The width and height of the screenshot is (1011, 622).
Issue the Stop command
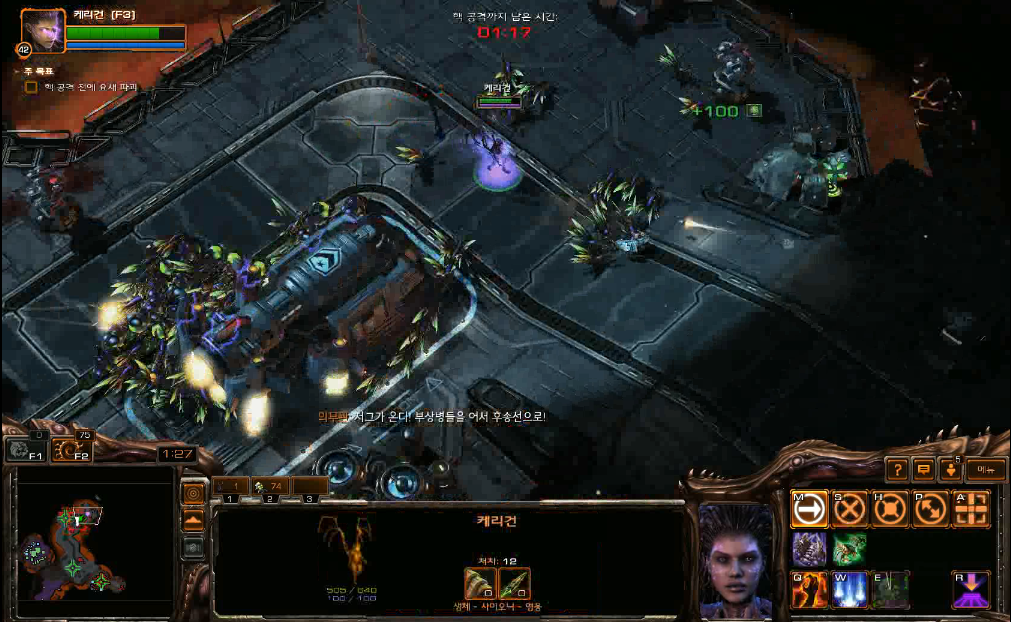pos(850,510)
